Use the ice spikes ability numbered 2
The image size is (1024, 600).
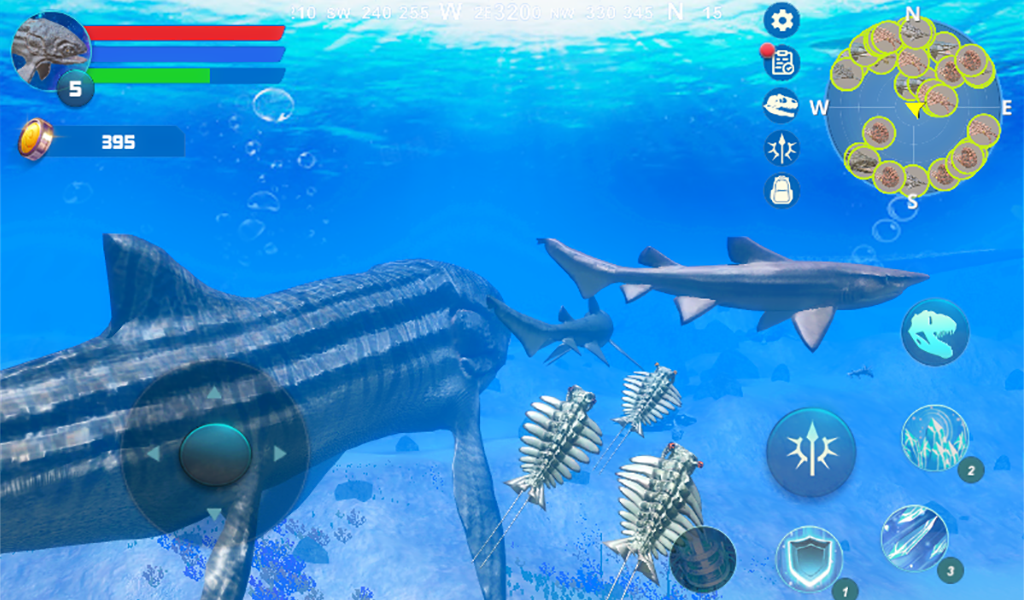coord(934,438)
